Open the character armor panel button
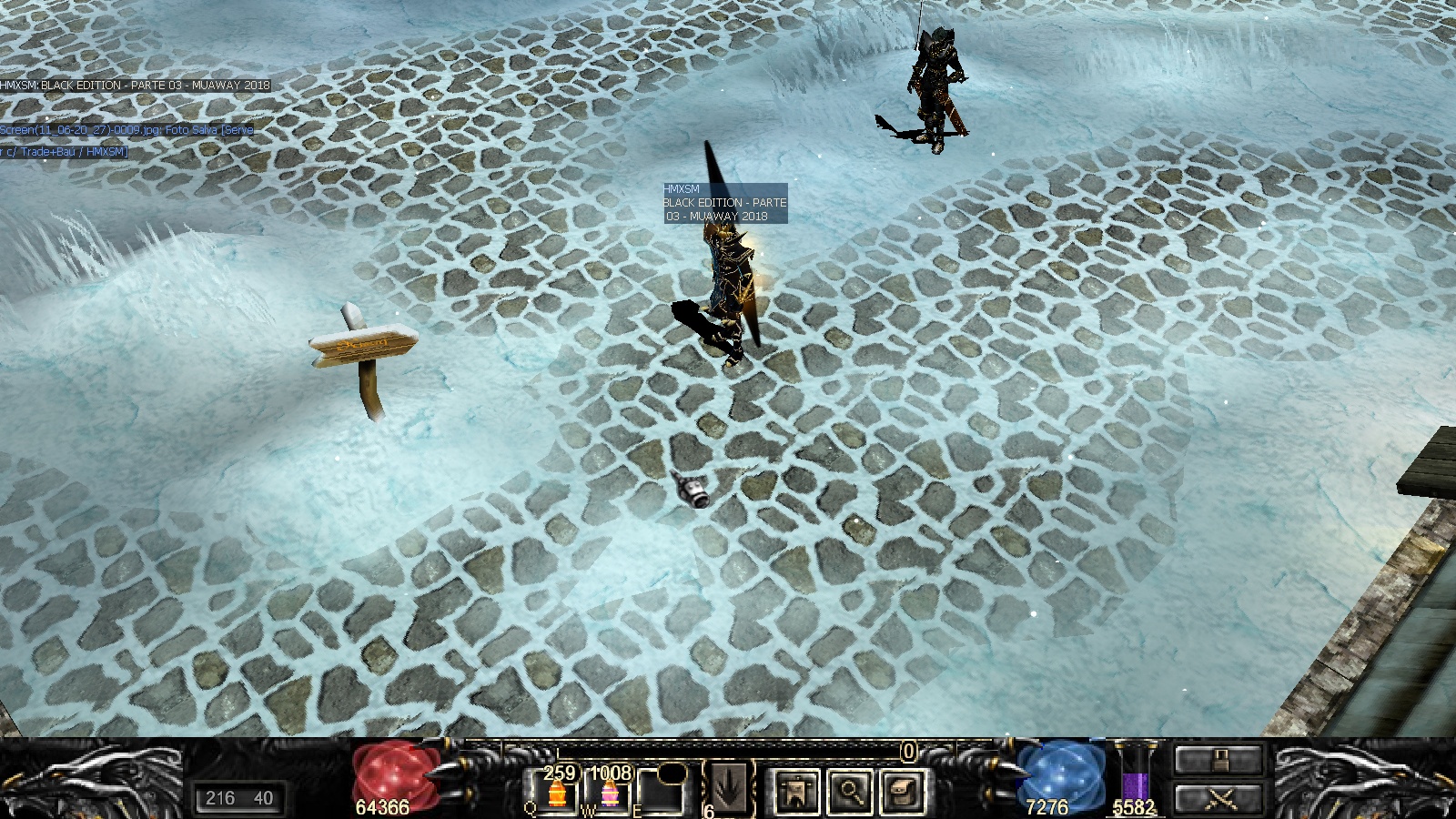The width and height of the screenshot is (1456, 819). [795, 791]
